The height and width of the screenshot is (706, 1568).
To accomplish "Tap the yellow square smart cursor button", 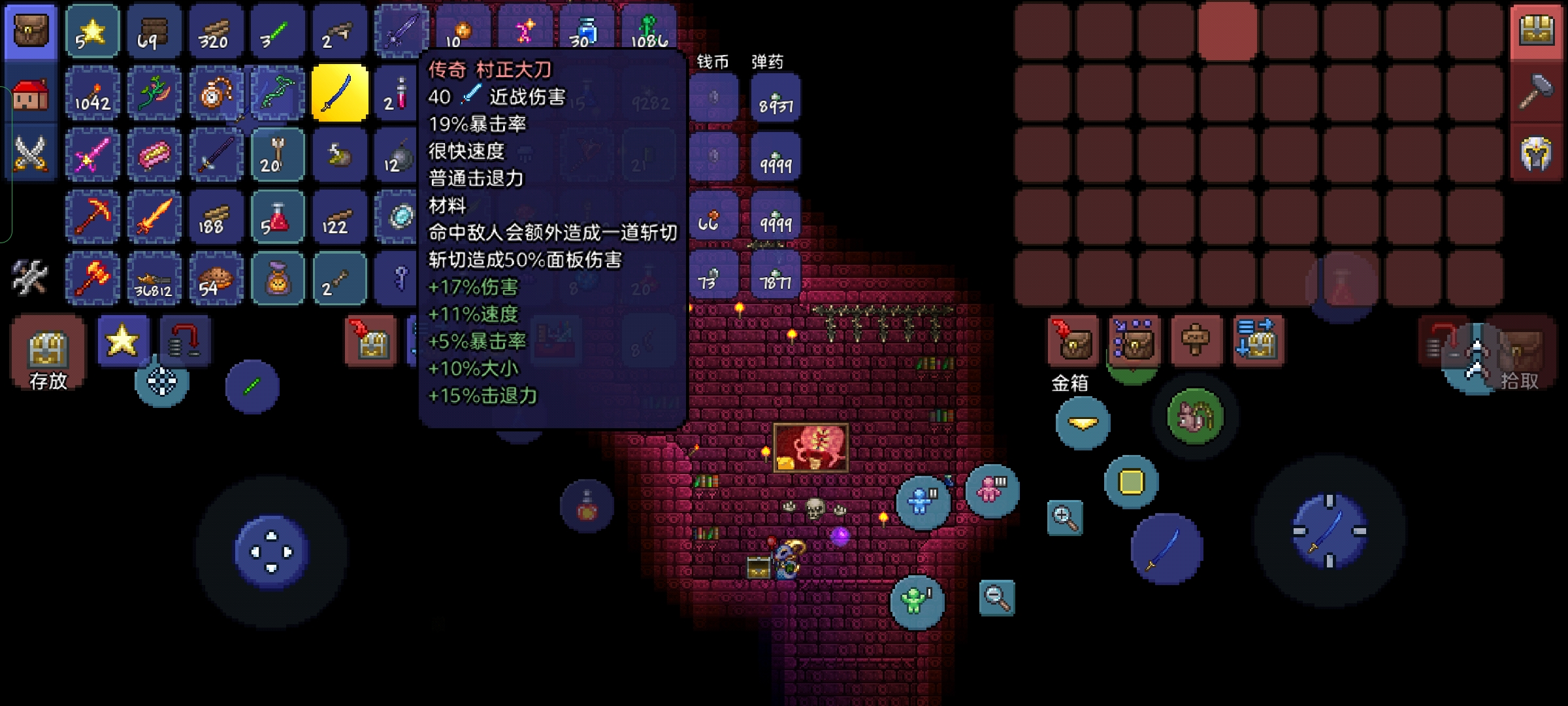I will pyautogui.click(x=1132, y=482).
